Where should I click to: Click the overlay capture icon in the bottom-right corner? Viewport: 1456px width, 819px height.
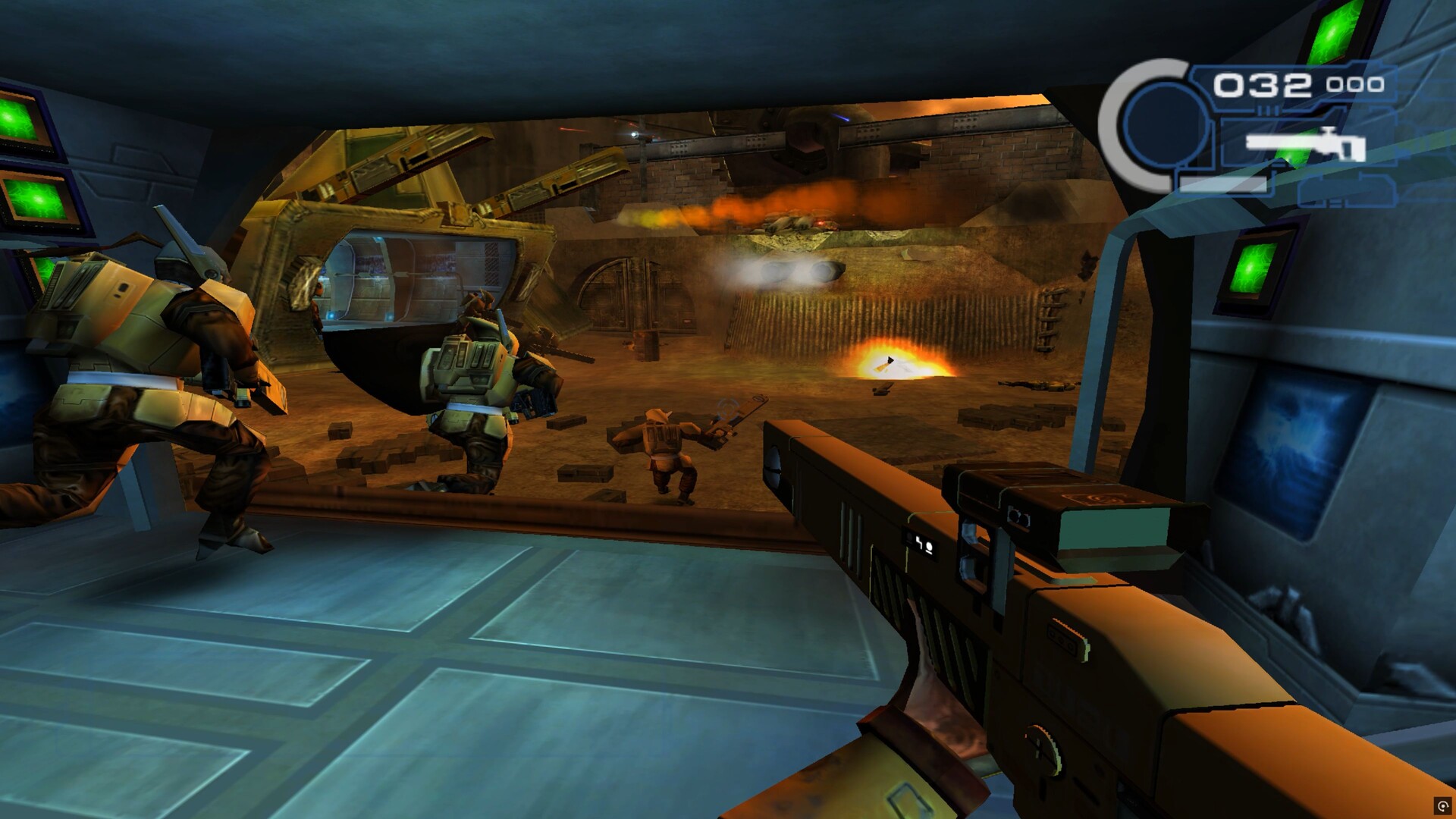coord(1442,804)
